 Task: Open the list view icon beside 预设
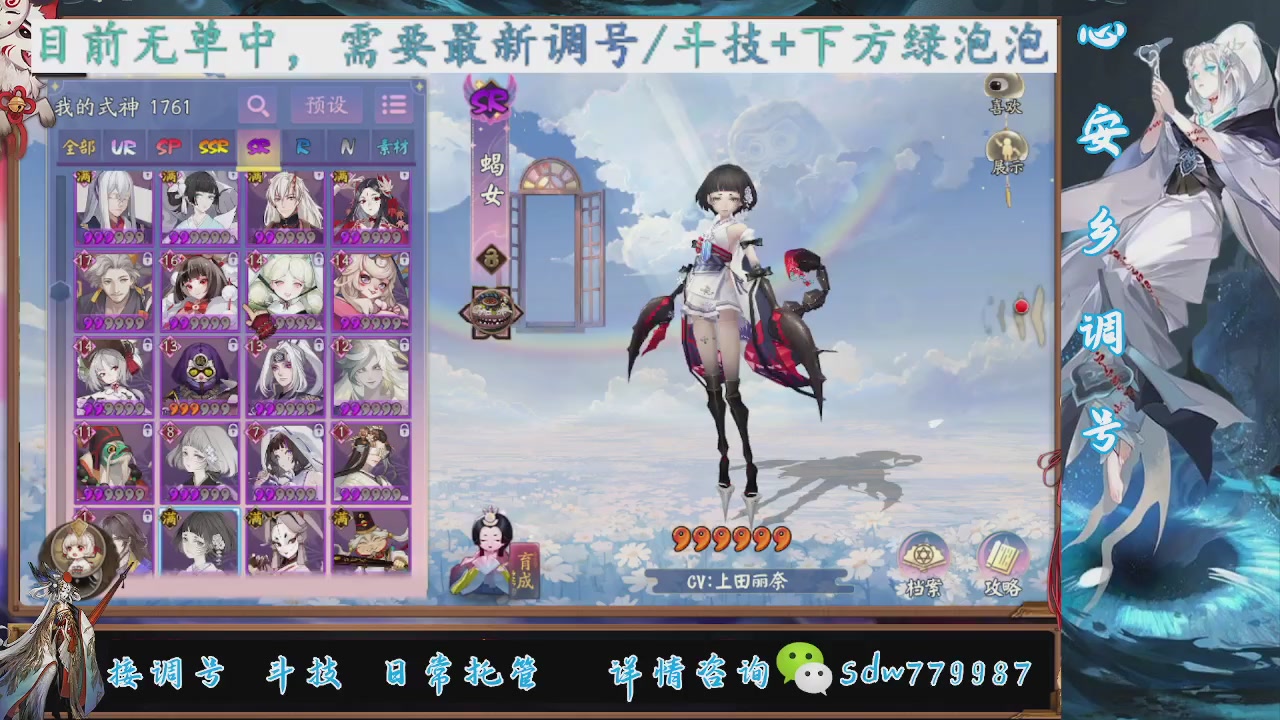click(x=393, y=104)
